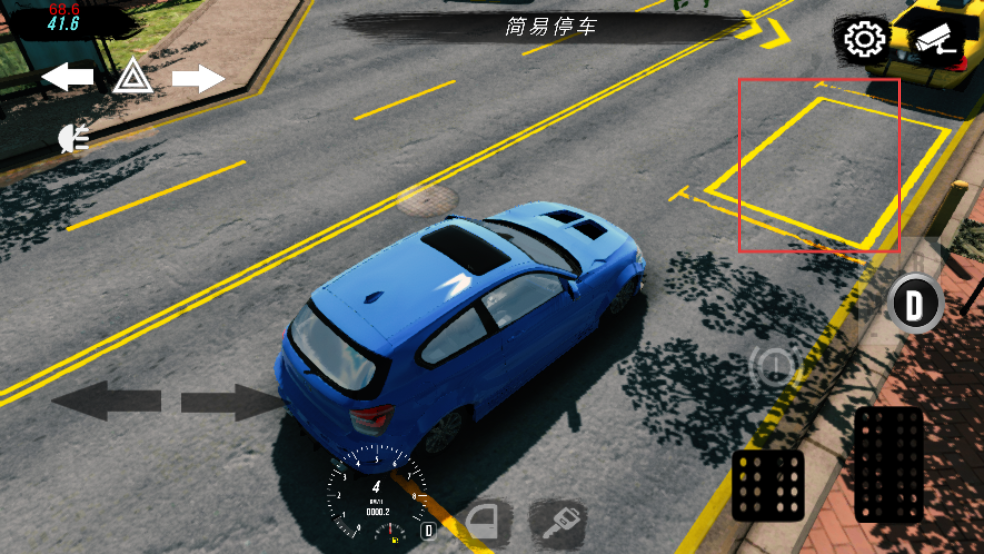Turn on the right turn signal
This screenshot has height=554, width=984.
[x=198, y=77]
